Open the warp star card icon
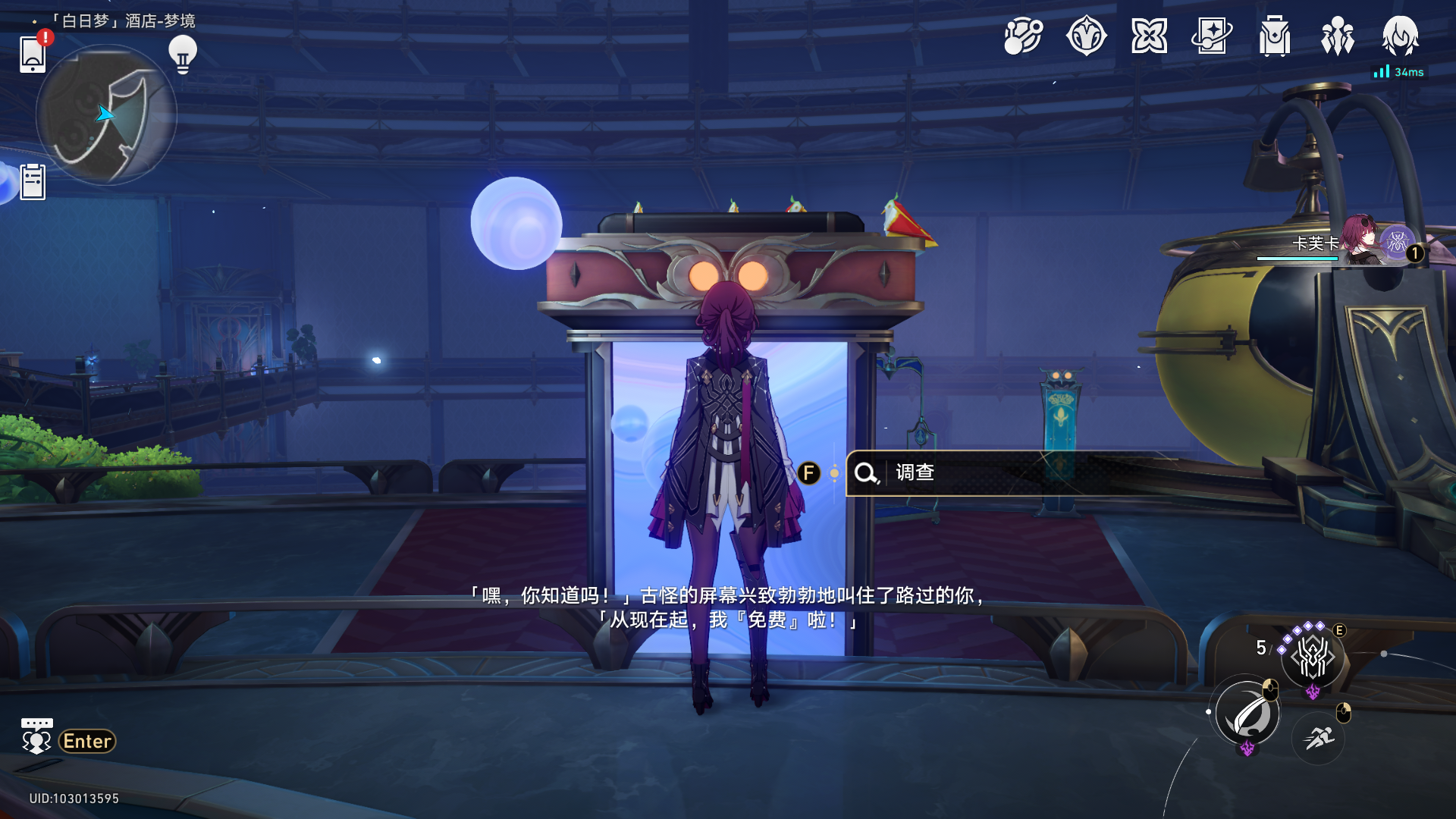Screen dimensions: 1456x819 point(1212,36)
